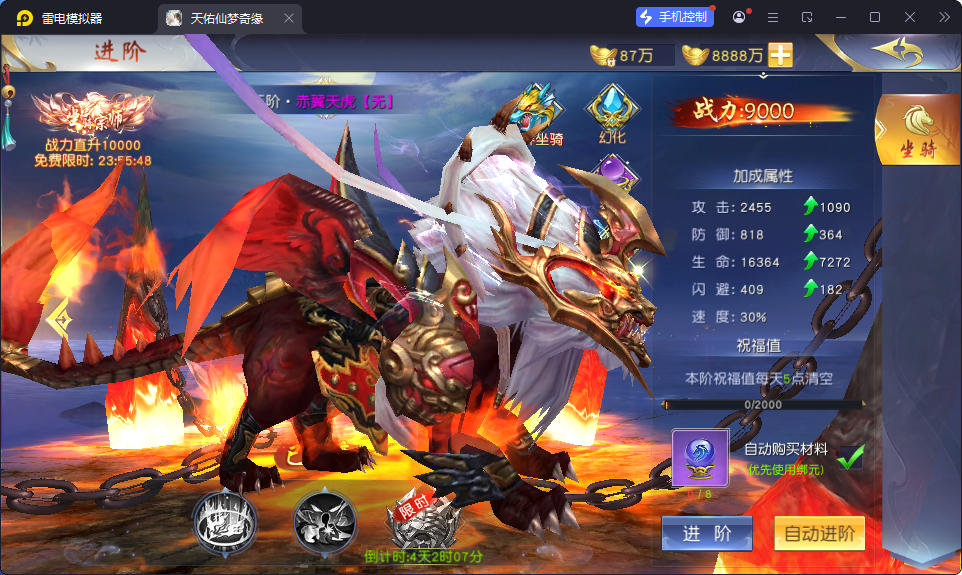Add more ingots with the plus button
The height and width of the screenshot is (575, 962).
pyautogui.click(x=780, y=55)
